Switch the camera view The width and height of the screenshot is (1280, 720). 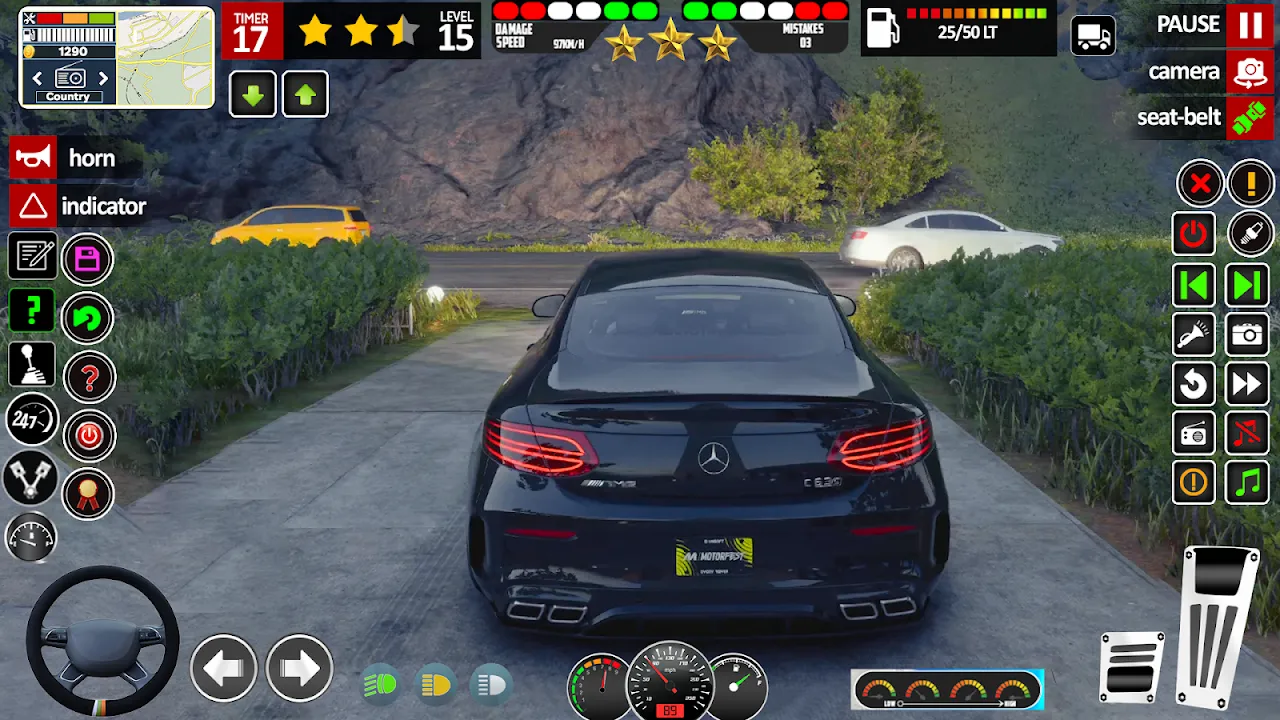tap(1250, 72)
